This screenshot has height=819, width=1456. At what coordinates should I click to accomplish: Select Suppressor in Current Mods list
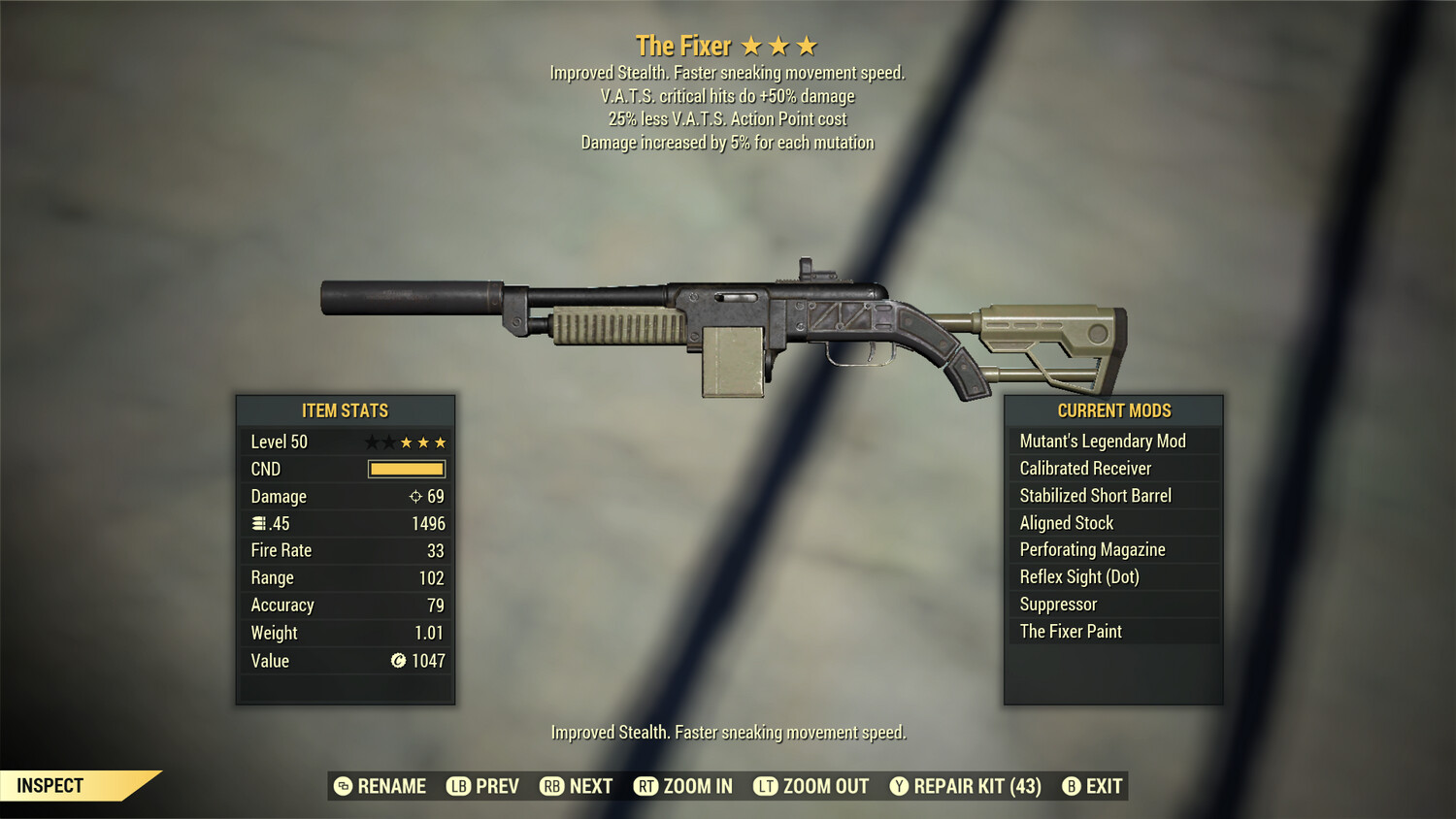click(1057, 604)
